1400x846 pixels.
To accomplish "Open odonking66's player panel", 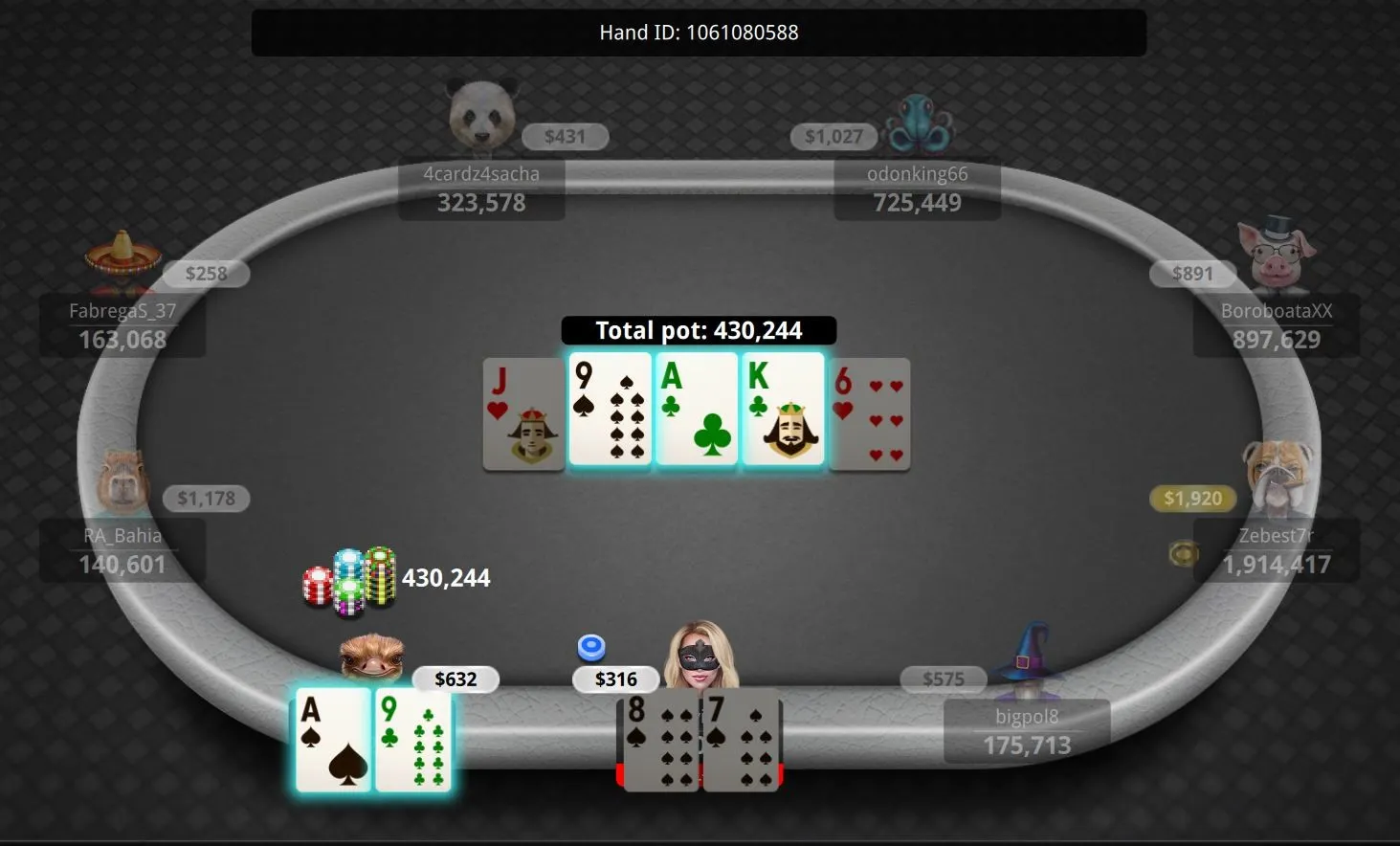I will tap(917, 189).
